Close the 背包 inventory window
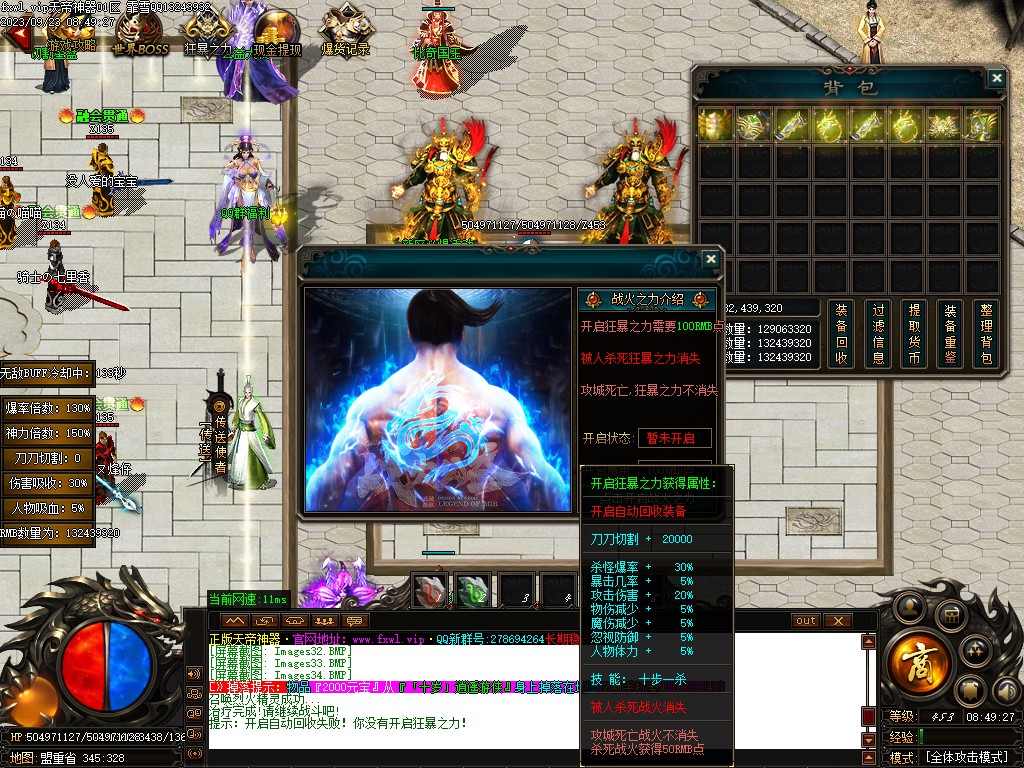Viewport: 1024px width, 768px height. tap(996, 78)
